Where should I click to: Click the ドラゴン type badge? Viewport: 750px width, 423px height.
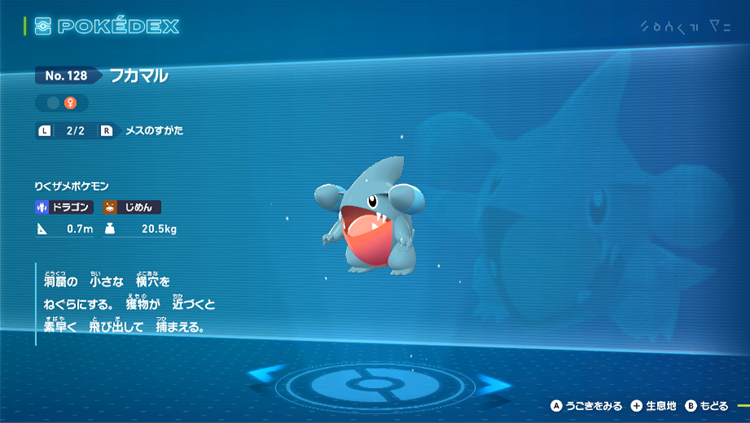pos(65,207)
